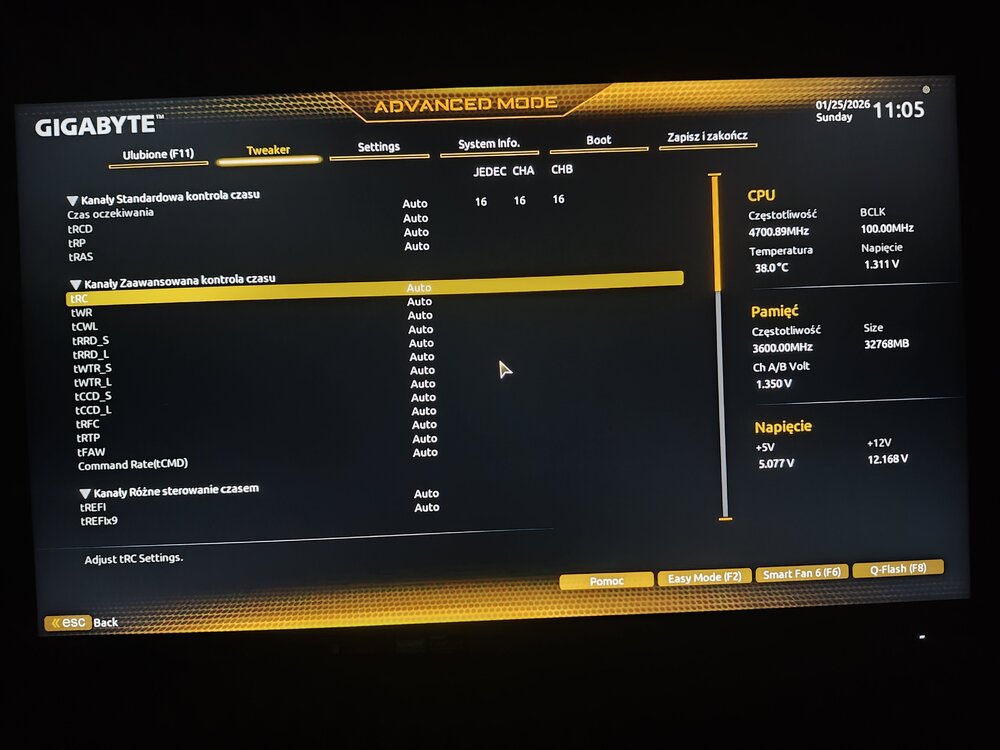This screenshot has width=1000, height=750.
Task: Select the tRAS timing entry
Action: point(80,257)
